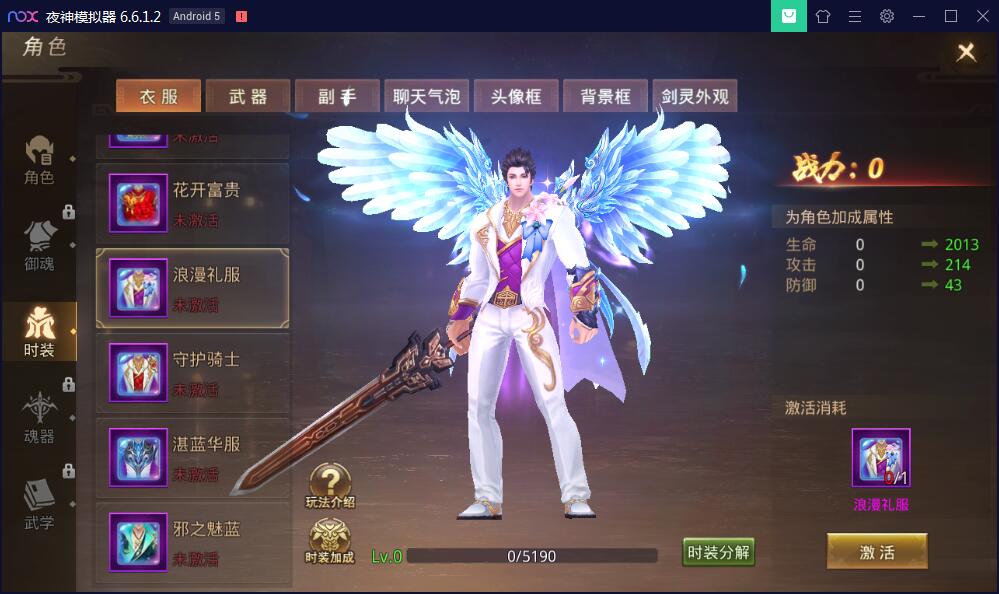Open the 头像框 avatar frame tab
This screenshot has height=594, width=999.
(516, 97)
